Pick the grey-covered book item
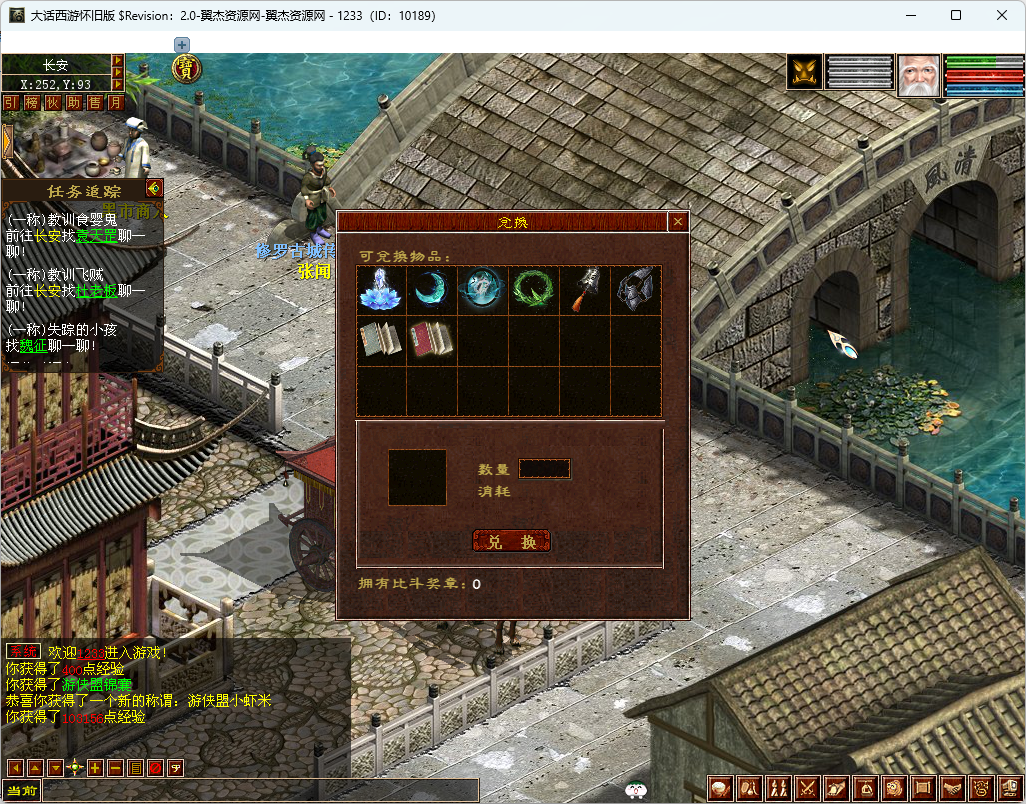The image size is (1026, 804). [381, 340]
